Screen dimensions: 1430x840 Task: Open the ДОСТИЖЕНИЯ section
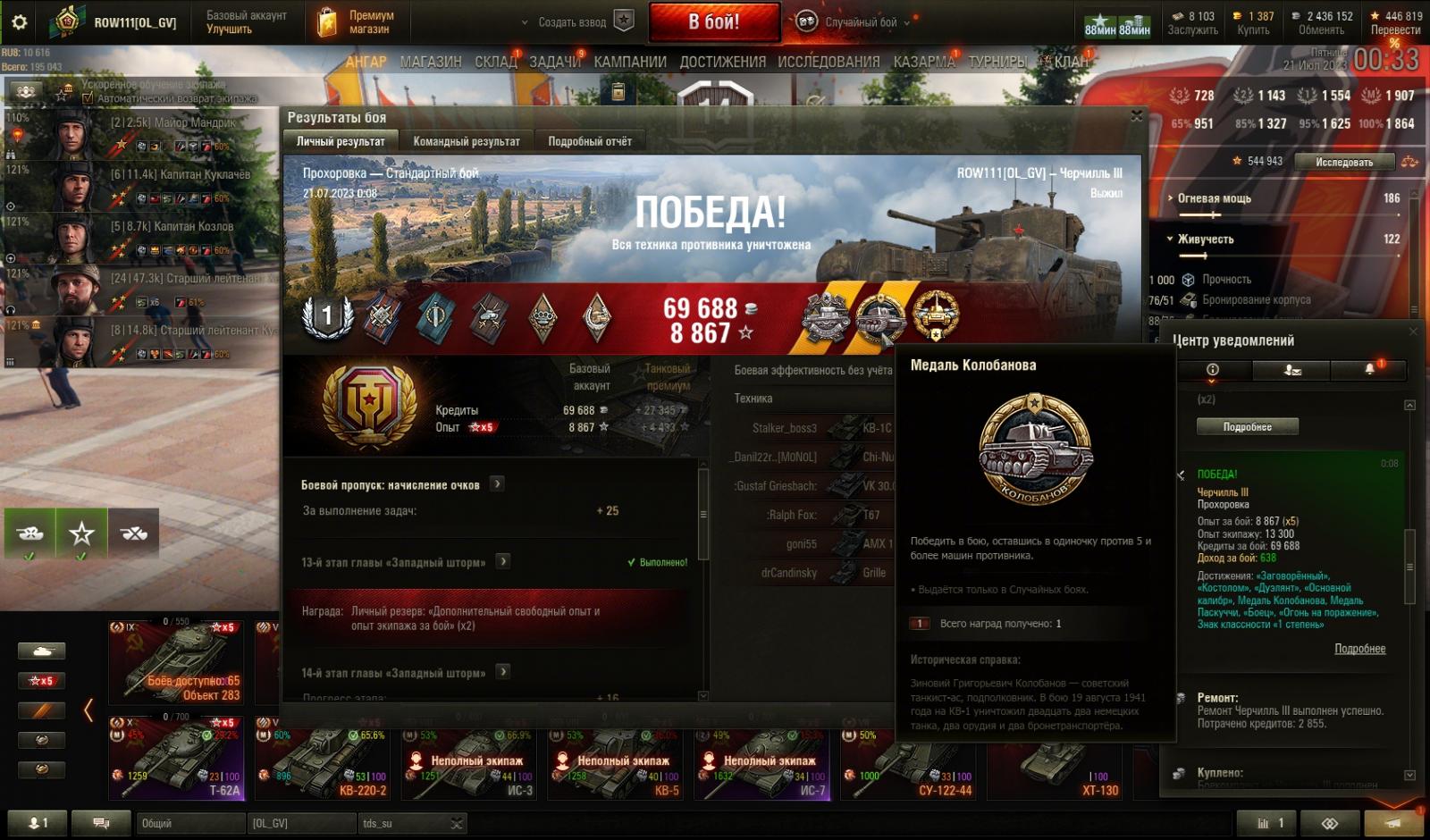click(722, 62)
